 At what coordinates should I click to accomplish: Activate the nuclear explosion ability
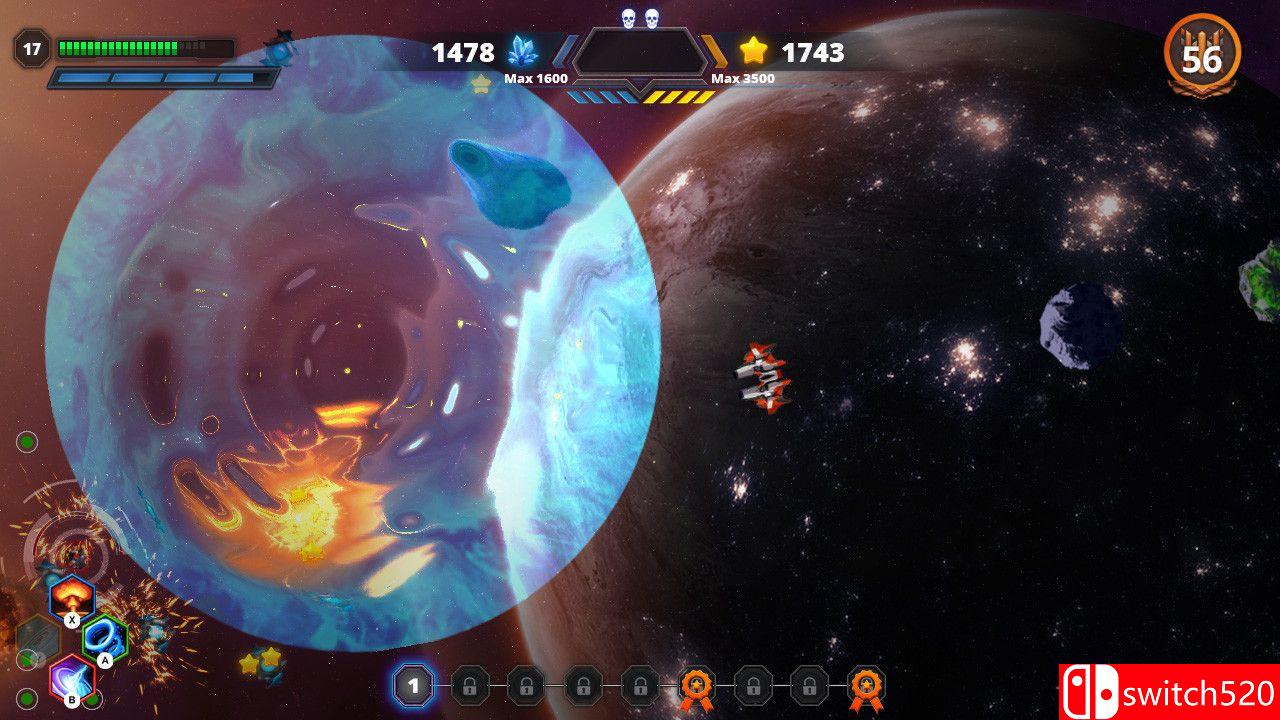click(x=71, y=597)
